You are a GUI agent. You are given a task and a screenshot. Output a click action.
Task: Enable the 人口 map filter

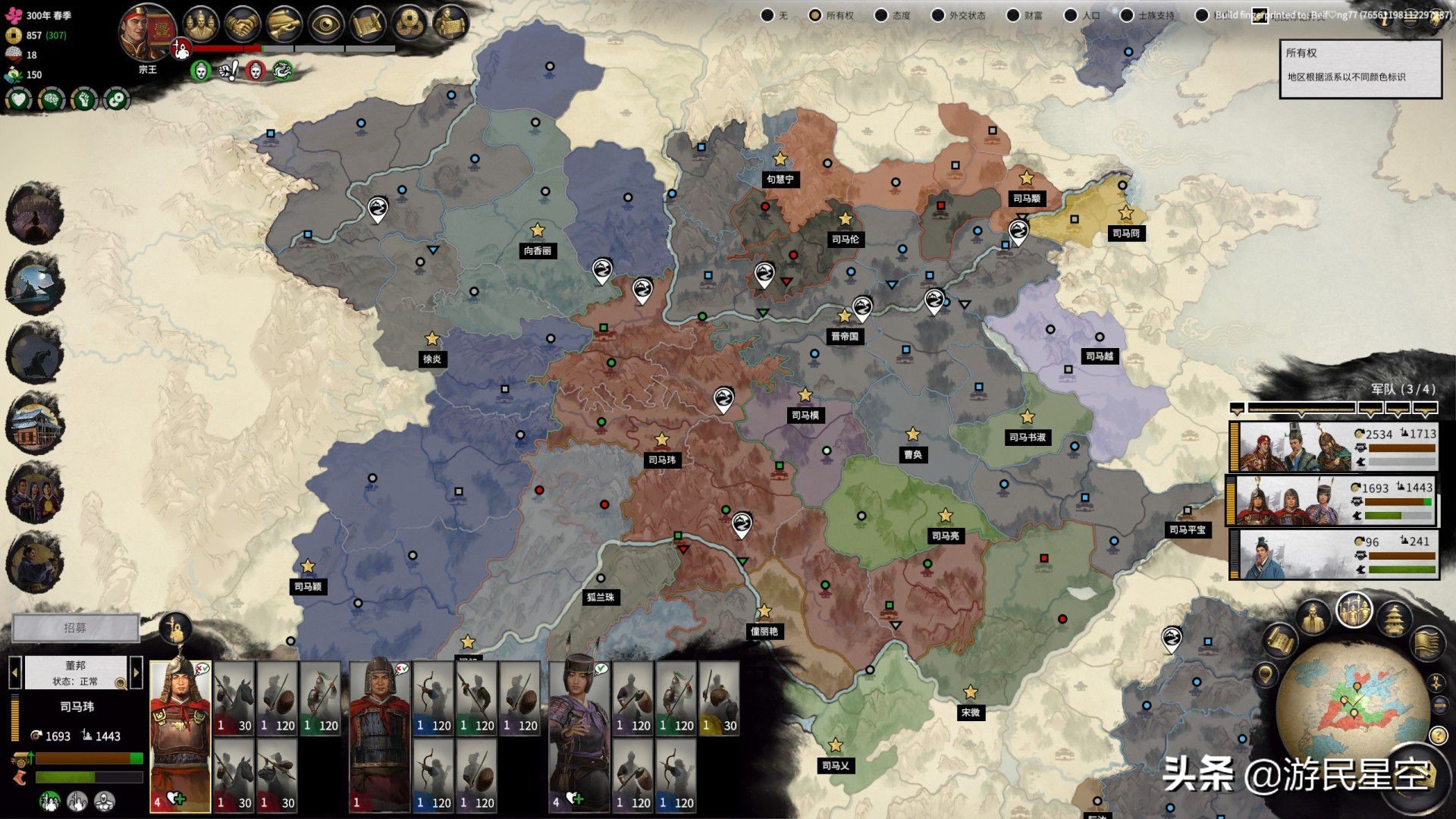(x=1070, y=15)
